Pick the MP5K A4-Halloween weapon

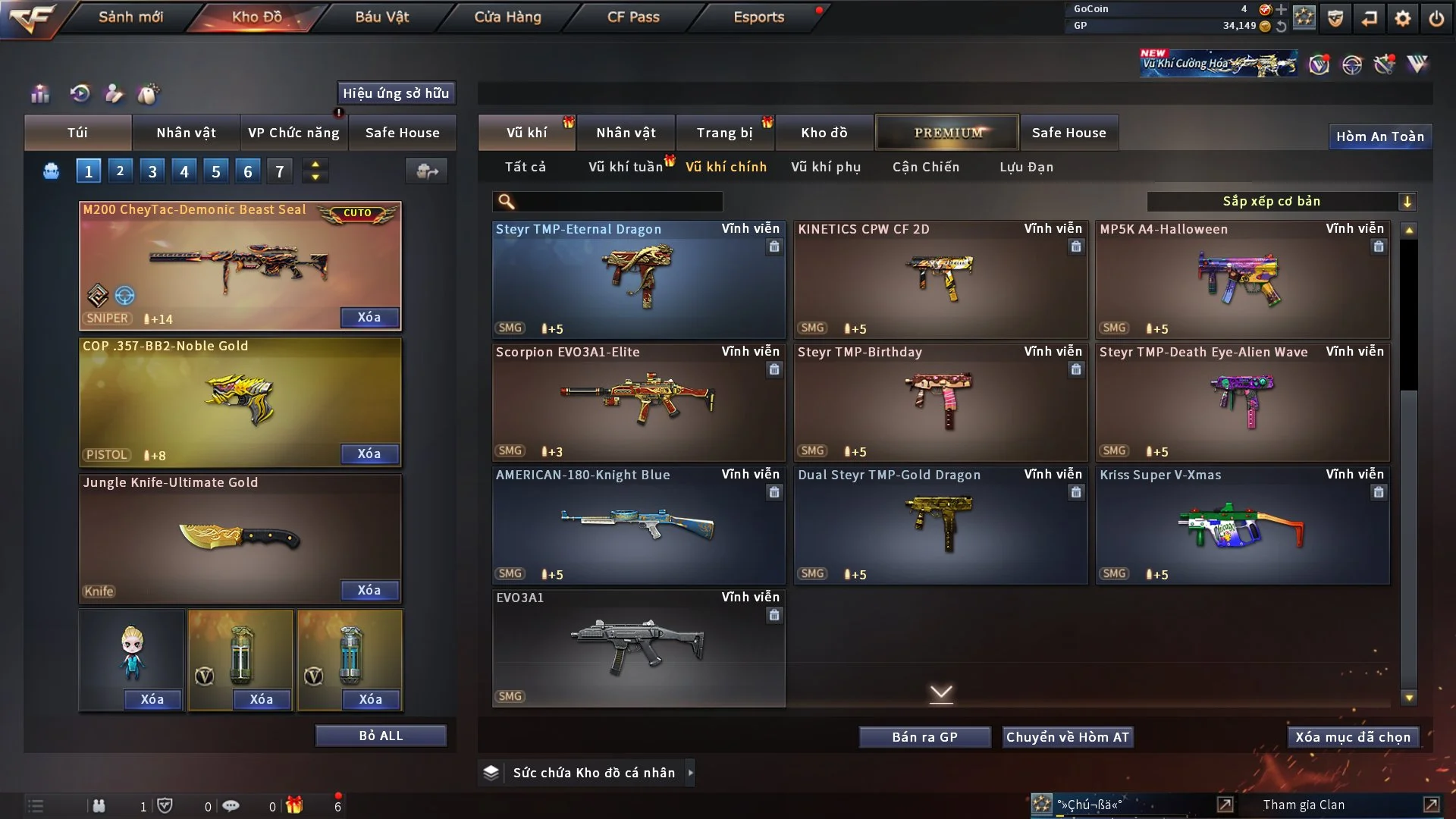[1242, 279]
